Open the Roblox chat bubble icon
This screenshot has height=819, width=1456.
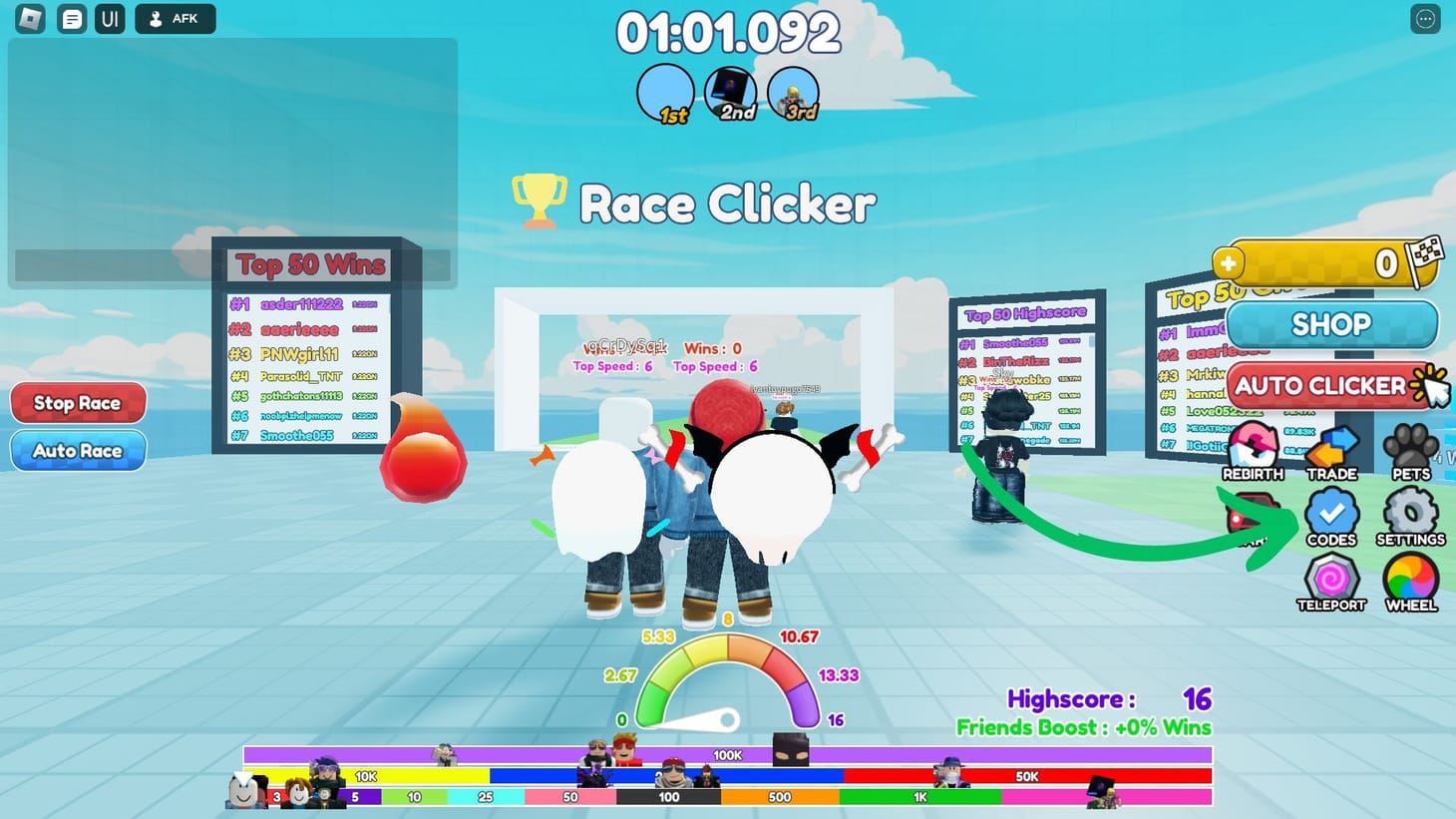pyautogui.click(x=71, y=18)
